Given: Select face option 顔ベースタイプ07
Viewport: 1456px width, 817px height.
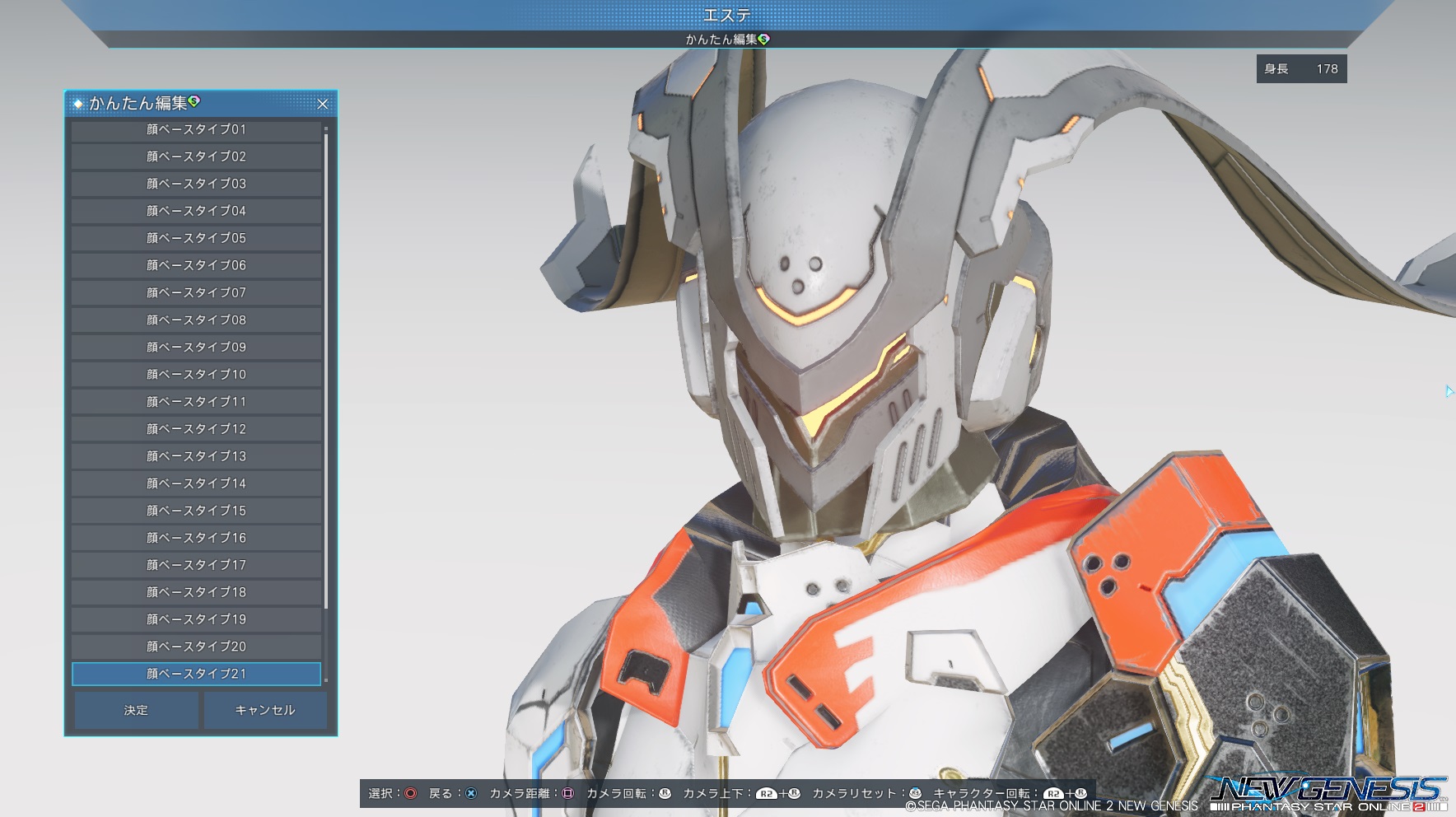Looking at the screenshot, I should (x=196, y=292).
